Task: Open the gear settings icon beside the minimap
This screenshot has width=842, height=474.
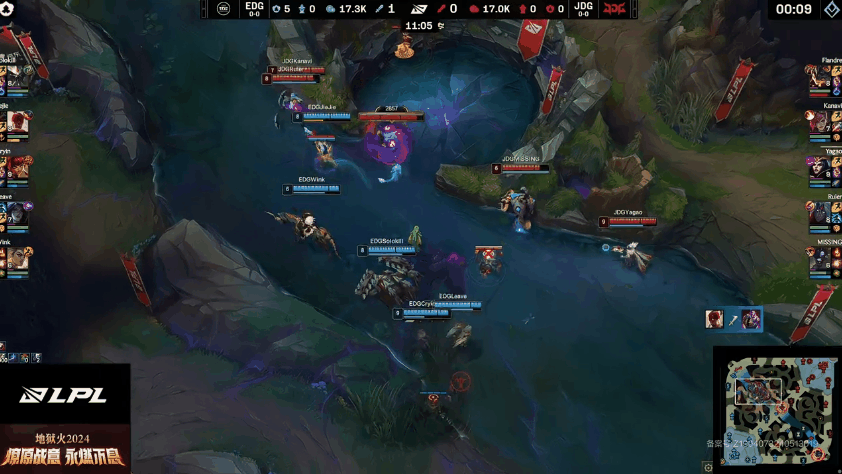Action: [708, 466]
